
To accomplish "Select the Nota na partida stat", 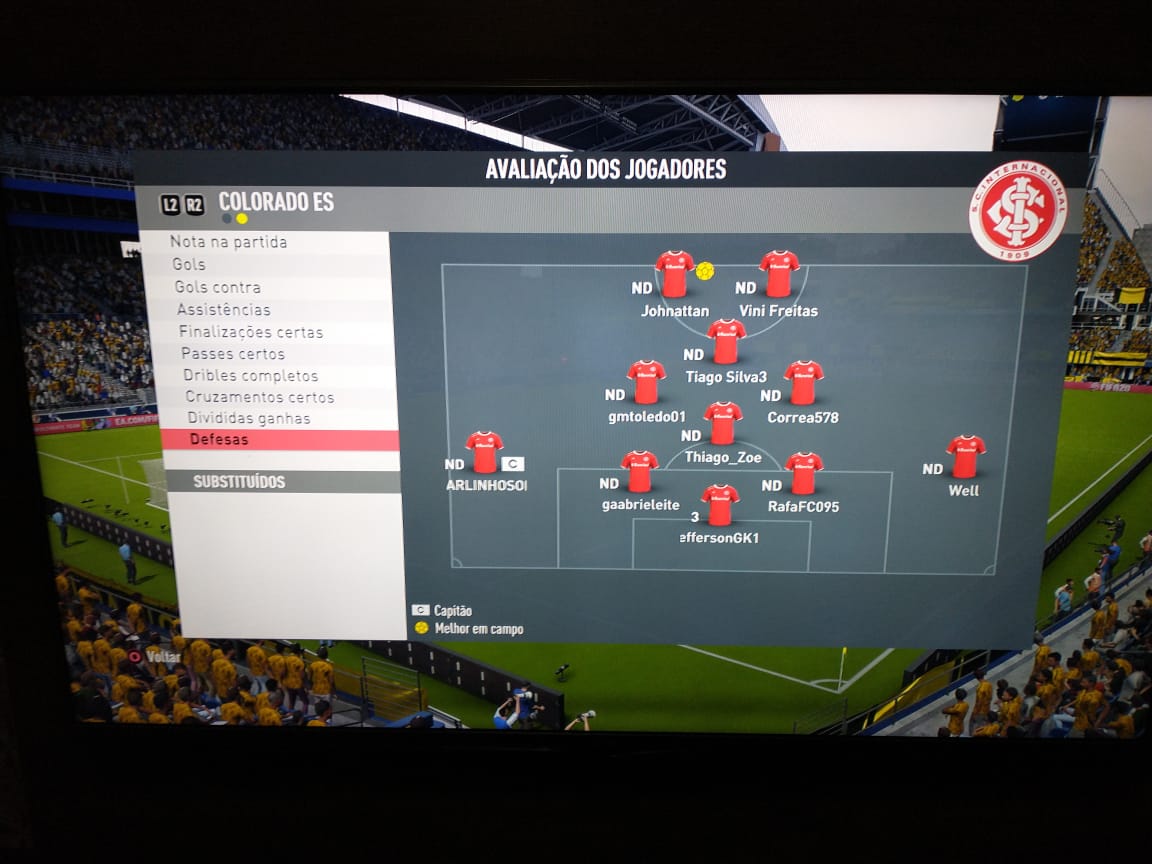I will tap(229, 242).
